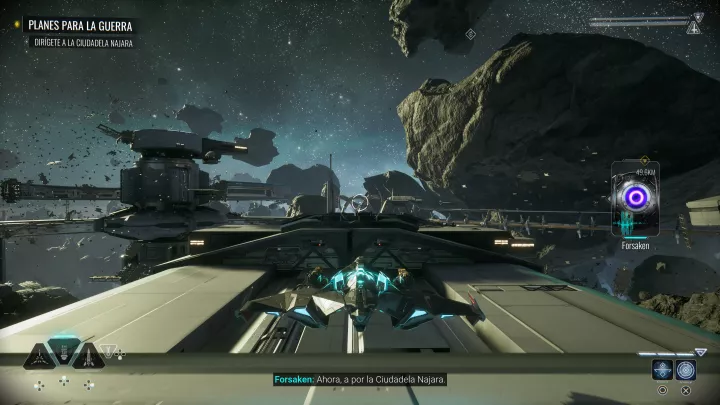Screen dimensions: 720x405
Task: Switch to the left weapon loadout slot
Action: tap(39, 356)
